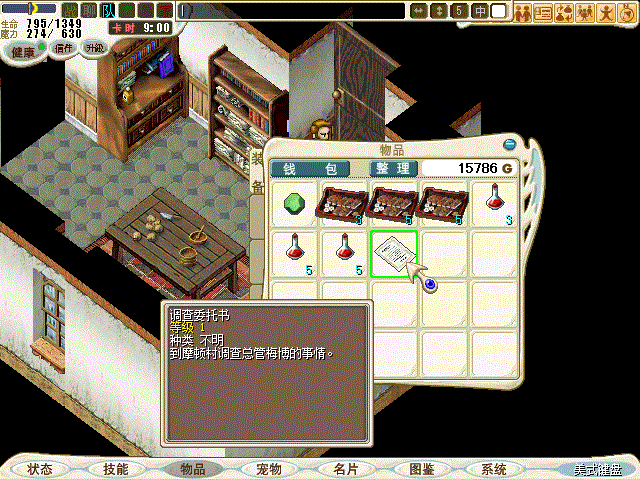Image resolution: width=640 pixels, height=480 pixels.
Task: Open the 名片 name card menu
Action: click(344, 468)
